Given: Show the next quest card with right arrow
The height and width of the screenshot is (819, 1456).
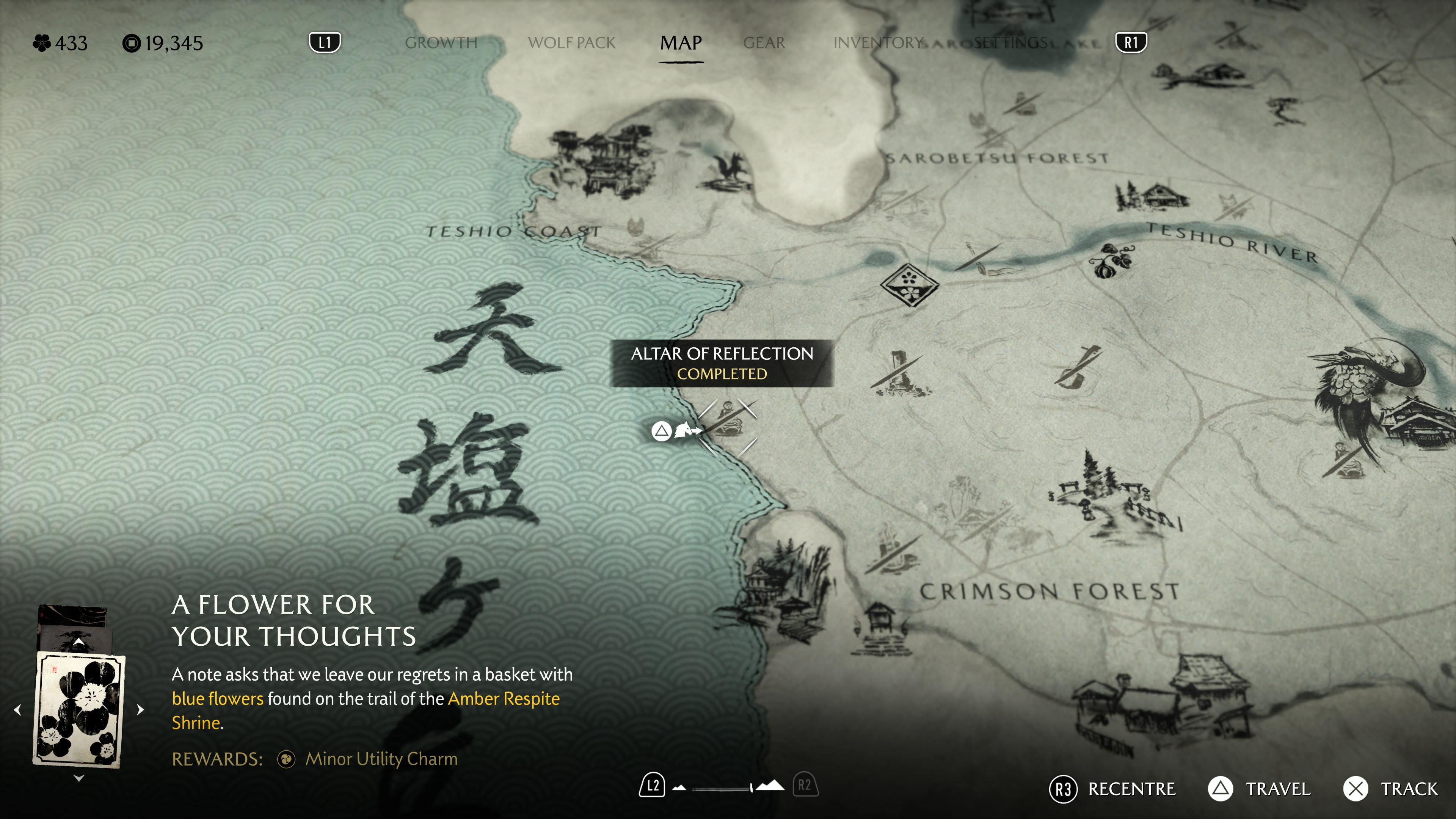Looking at the screenshot, I should 141,710.
